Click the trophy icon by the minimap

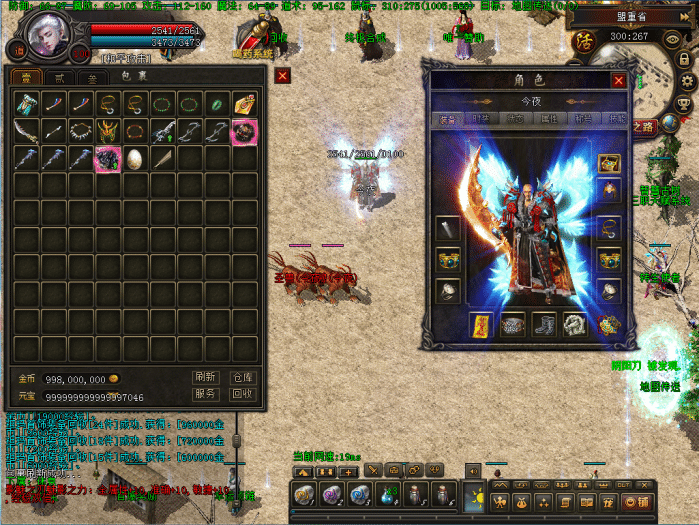(x=686, y=103)
